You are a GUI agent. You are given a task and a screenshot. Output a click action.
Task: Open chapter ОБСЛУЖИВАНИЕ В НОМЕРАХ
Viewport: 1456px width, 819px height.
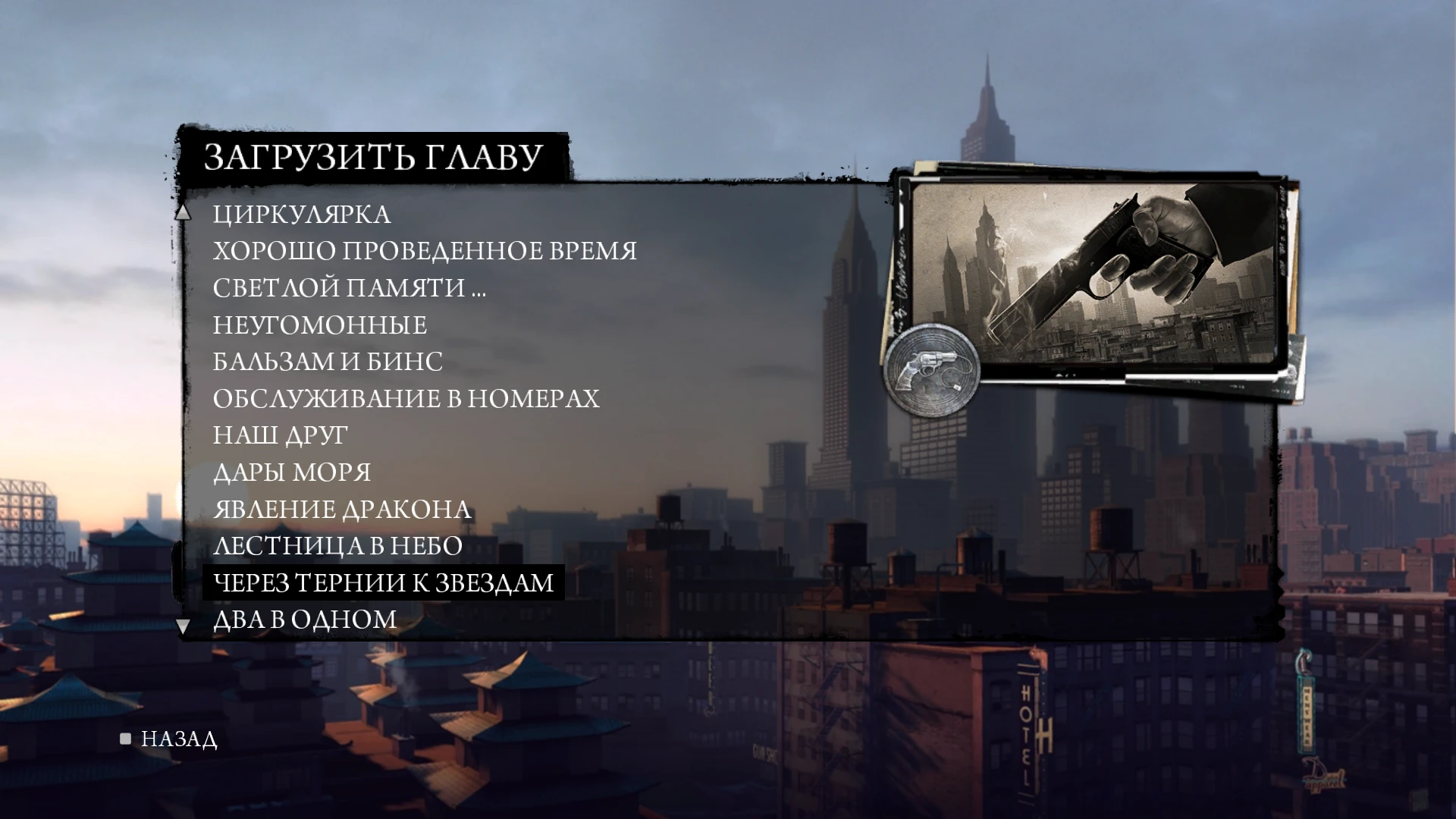(406, 398)
